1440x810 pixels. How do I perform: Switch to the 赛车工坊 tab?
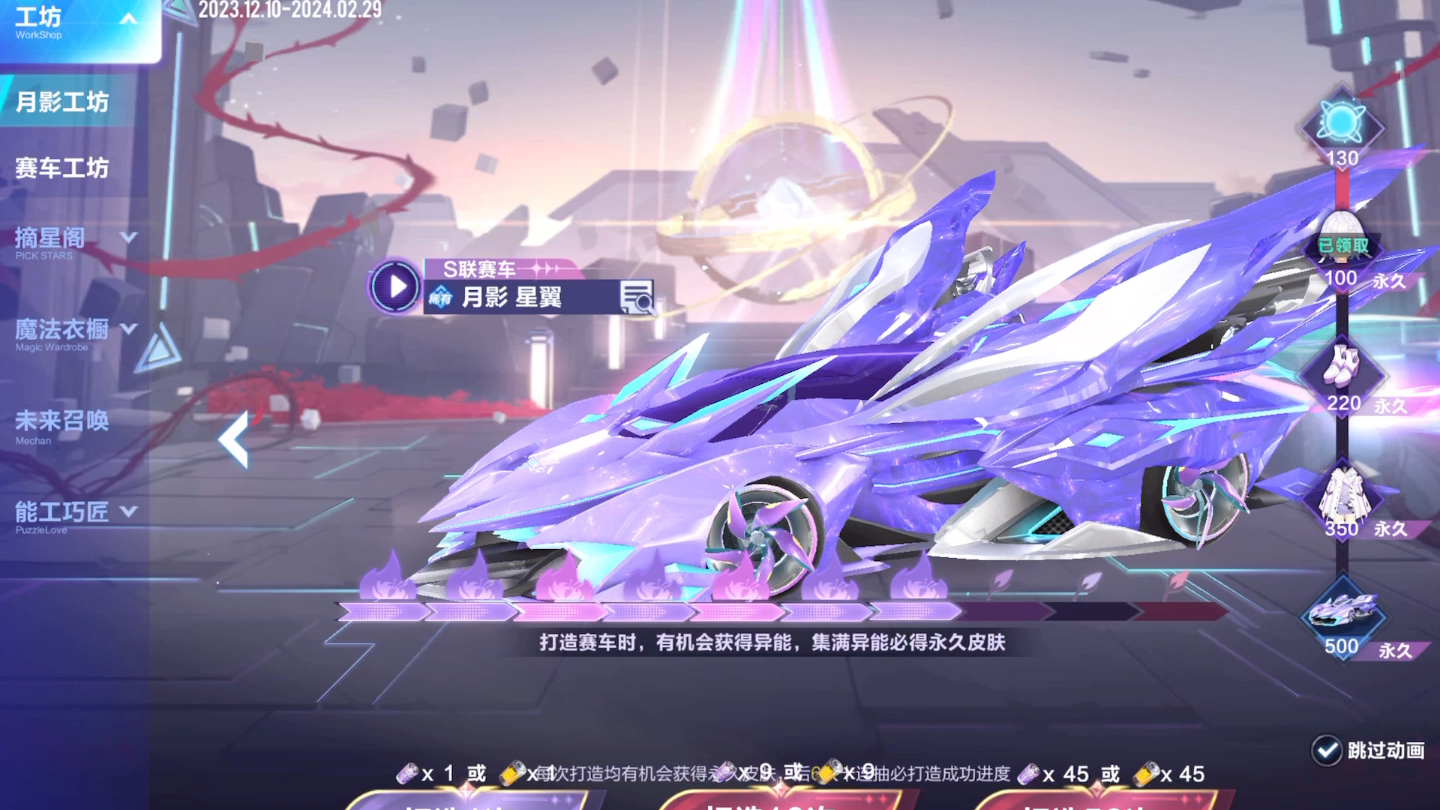(x=62, y=168)
